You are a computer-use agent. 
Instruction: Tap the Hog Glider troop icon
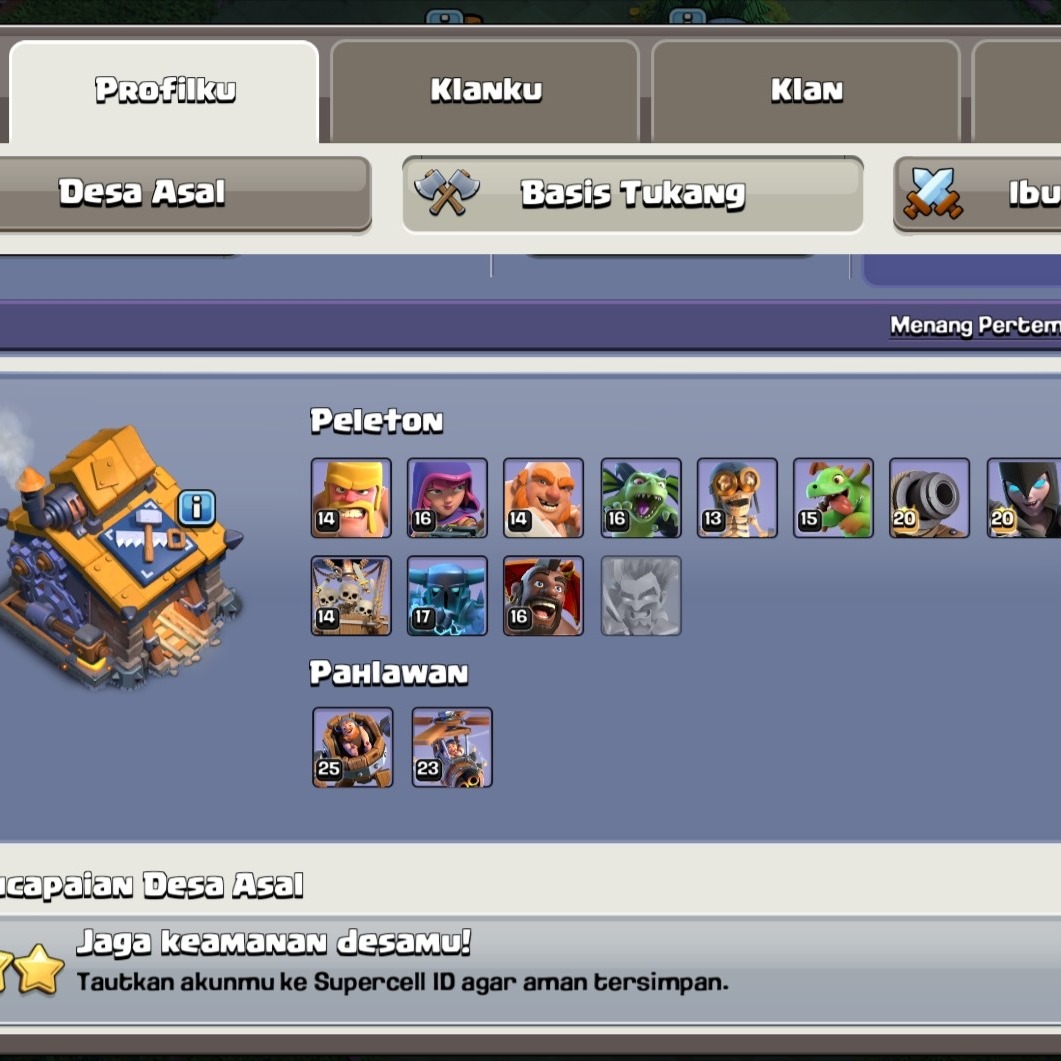pos(543,596)
